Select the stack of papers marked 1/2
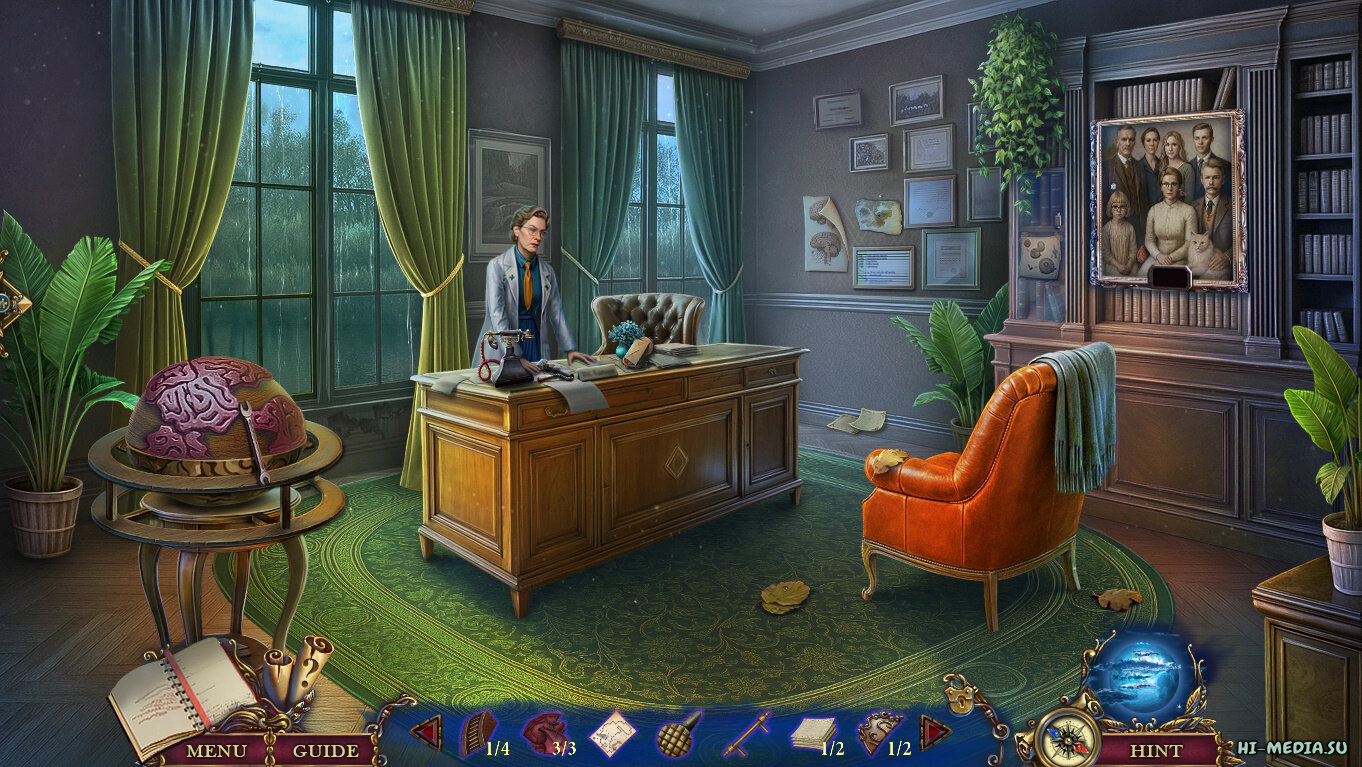 (812, 735)
